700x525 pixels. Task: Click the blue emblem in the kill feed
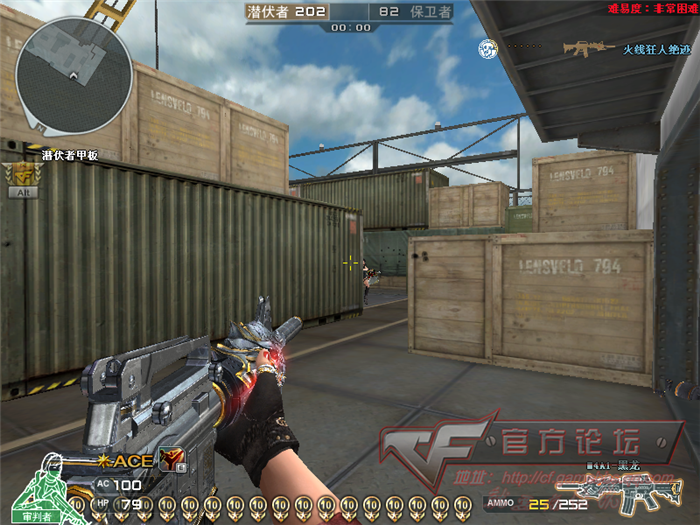(487, 47)
